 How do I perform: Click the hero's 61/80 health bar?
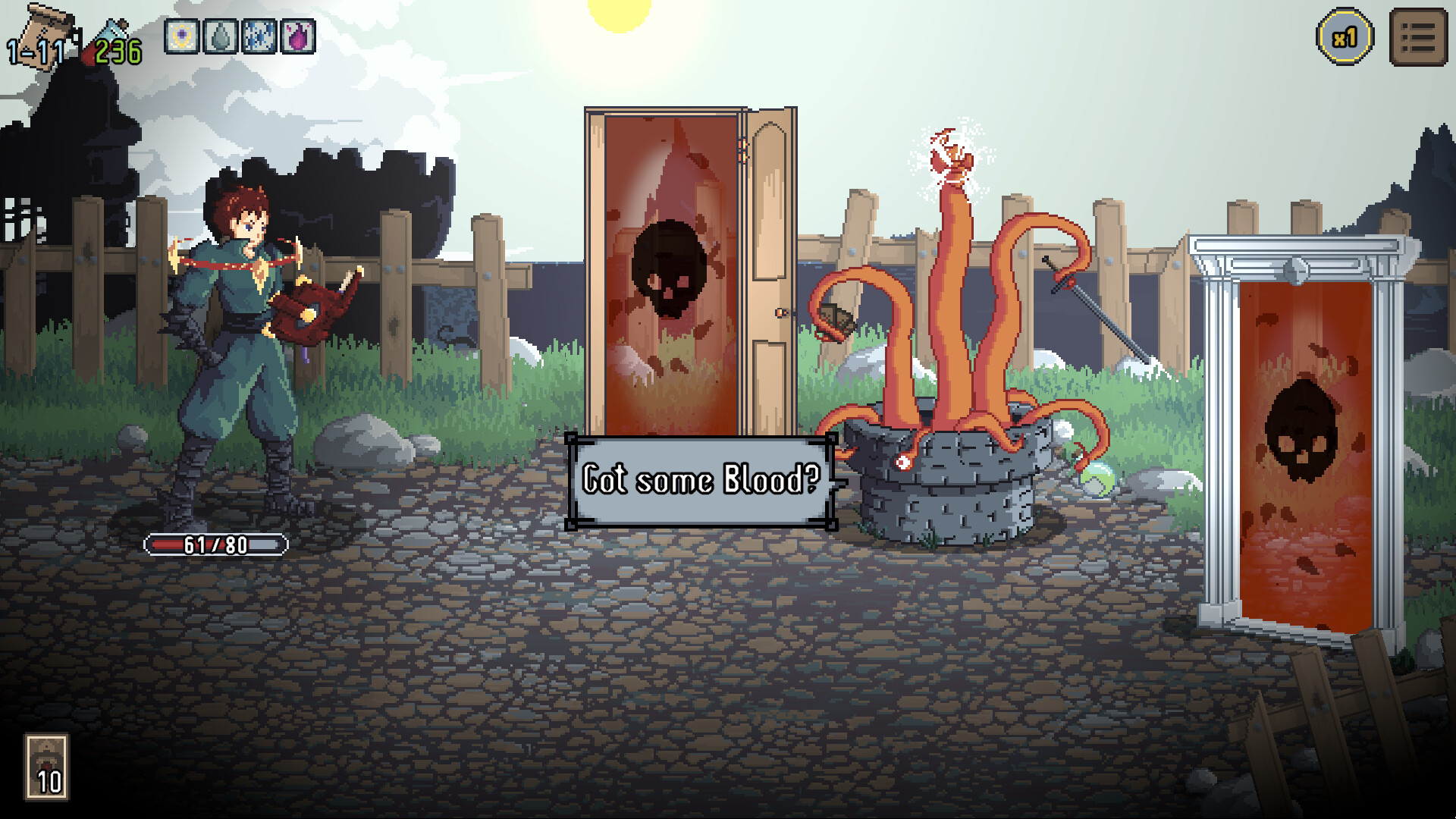click(215, 543)
